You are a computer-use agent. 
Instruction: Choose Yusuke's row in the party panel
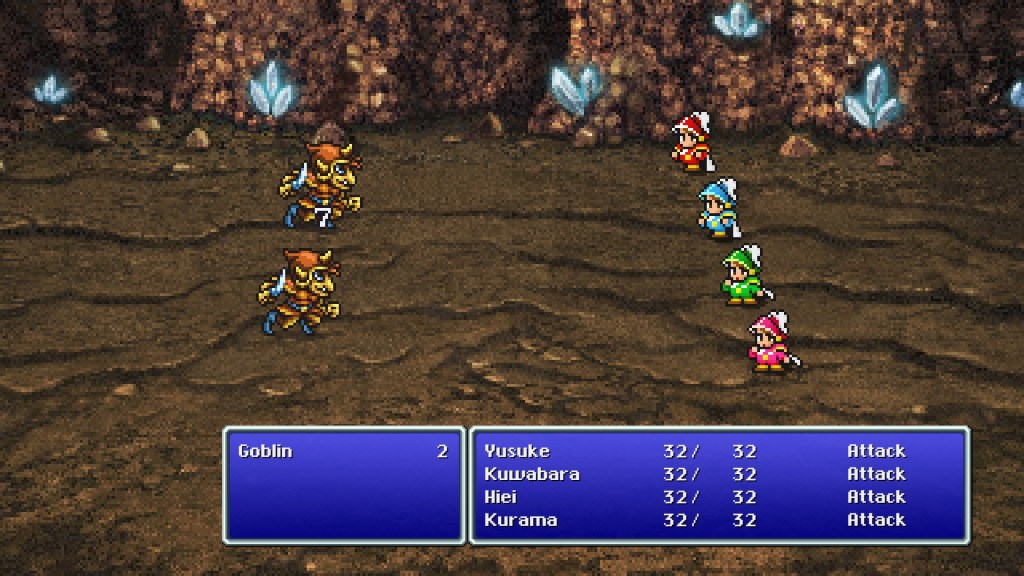(x=517, y=451)
